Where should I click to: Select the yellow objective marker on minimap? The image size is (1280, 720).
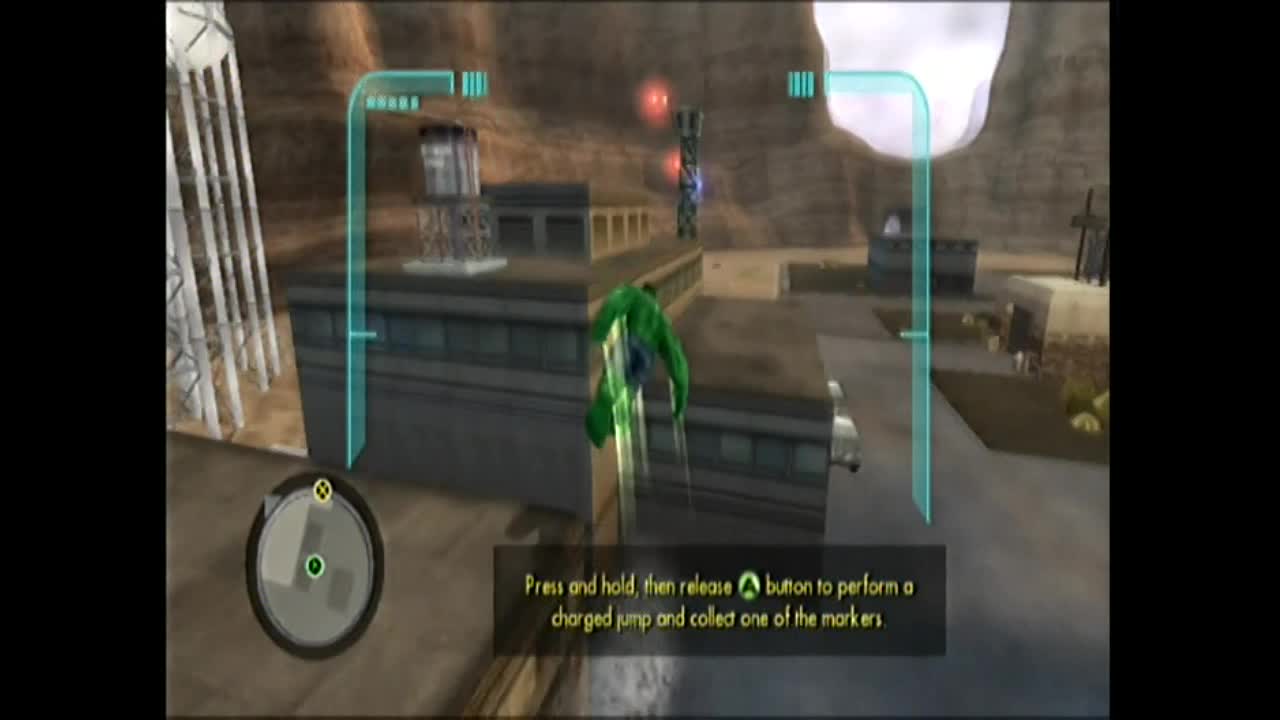coord(322,490)
